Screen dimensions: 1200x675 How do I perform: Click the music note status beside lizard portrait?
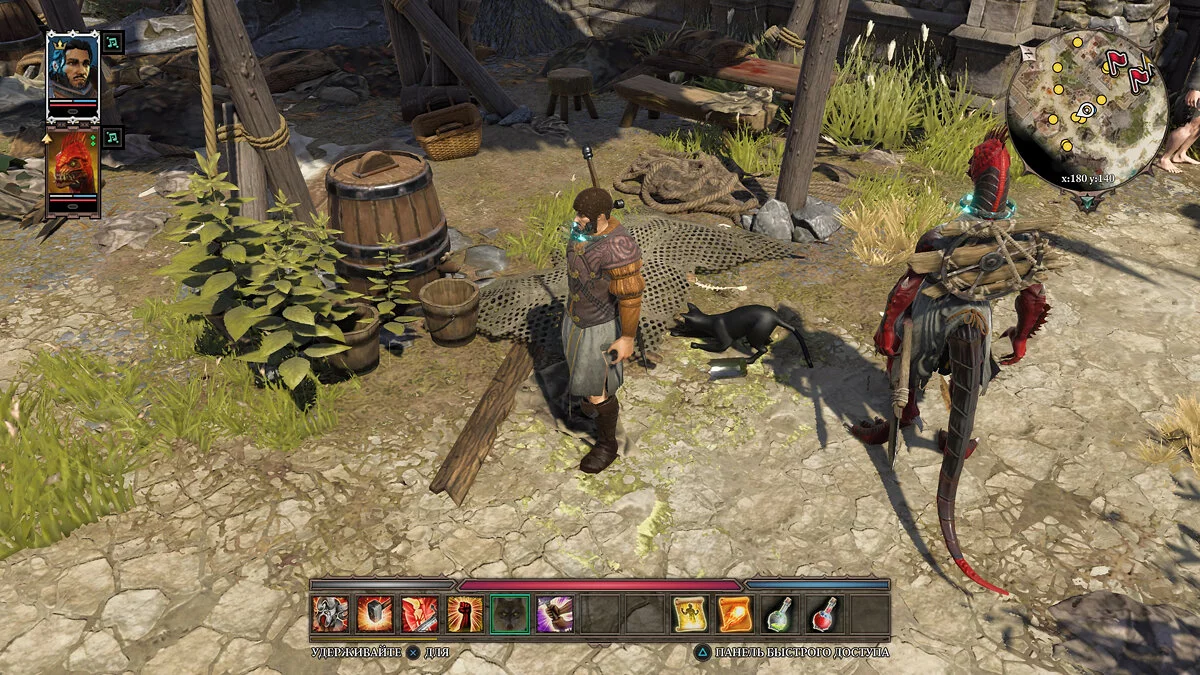click(x=113, y=137)
